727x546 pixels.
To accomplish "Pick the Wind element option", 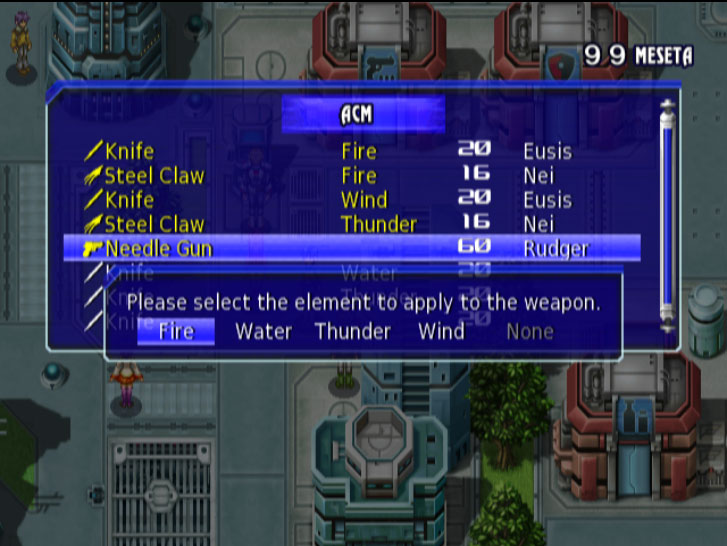I will pos(441,331).
